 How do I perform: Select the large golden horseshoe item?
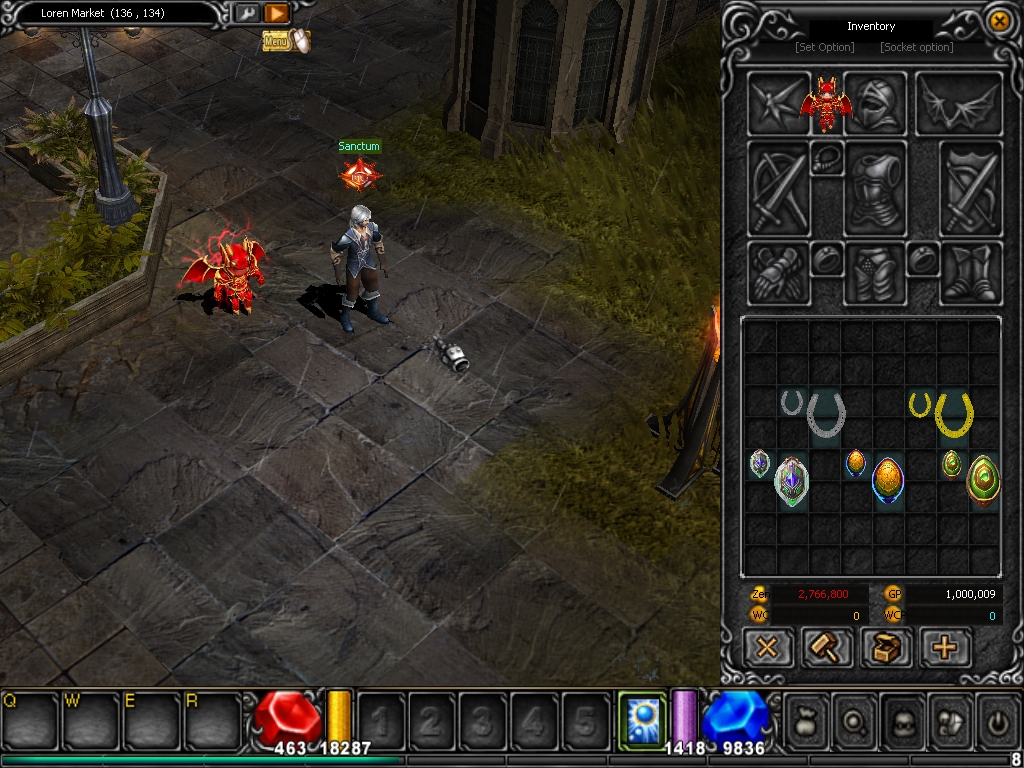(955, 414)
